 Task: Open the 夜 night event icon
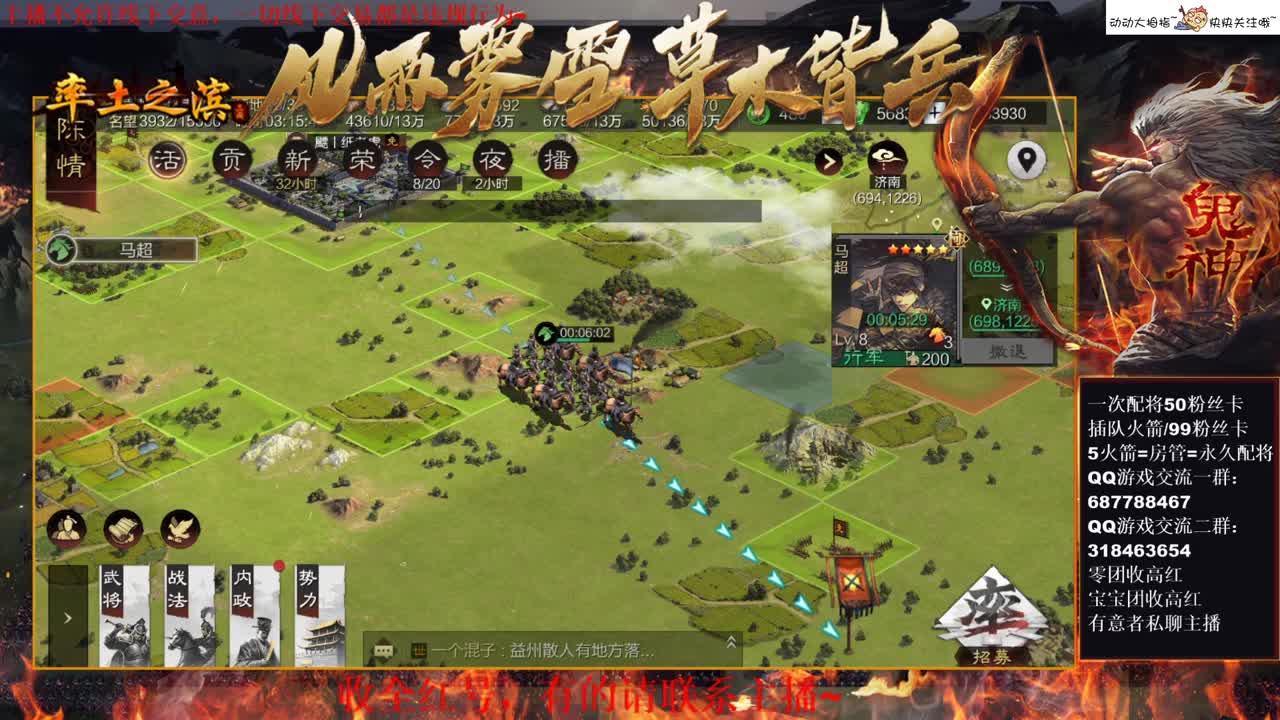tap(490, 158)
